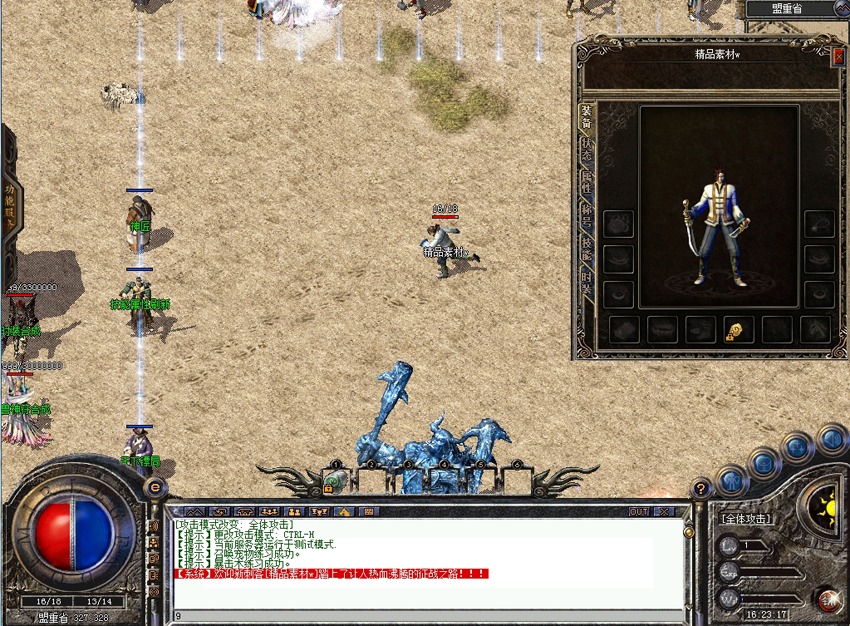Click the blue sparkle skills button
Image resolution: width=850 pixels, height=626 pixels.
click(797, 447)
